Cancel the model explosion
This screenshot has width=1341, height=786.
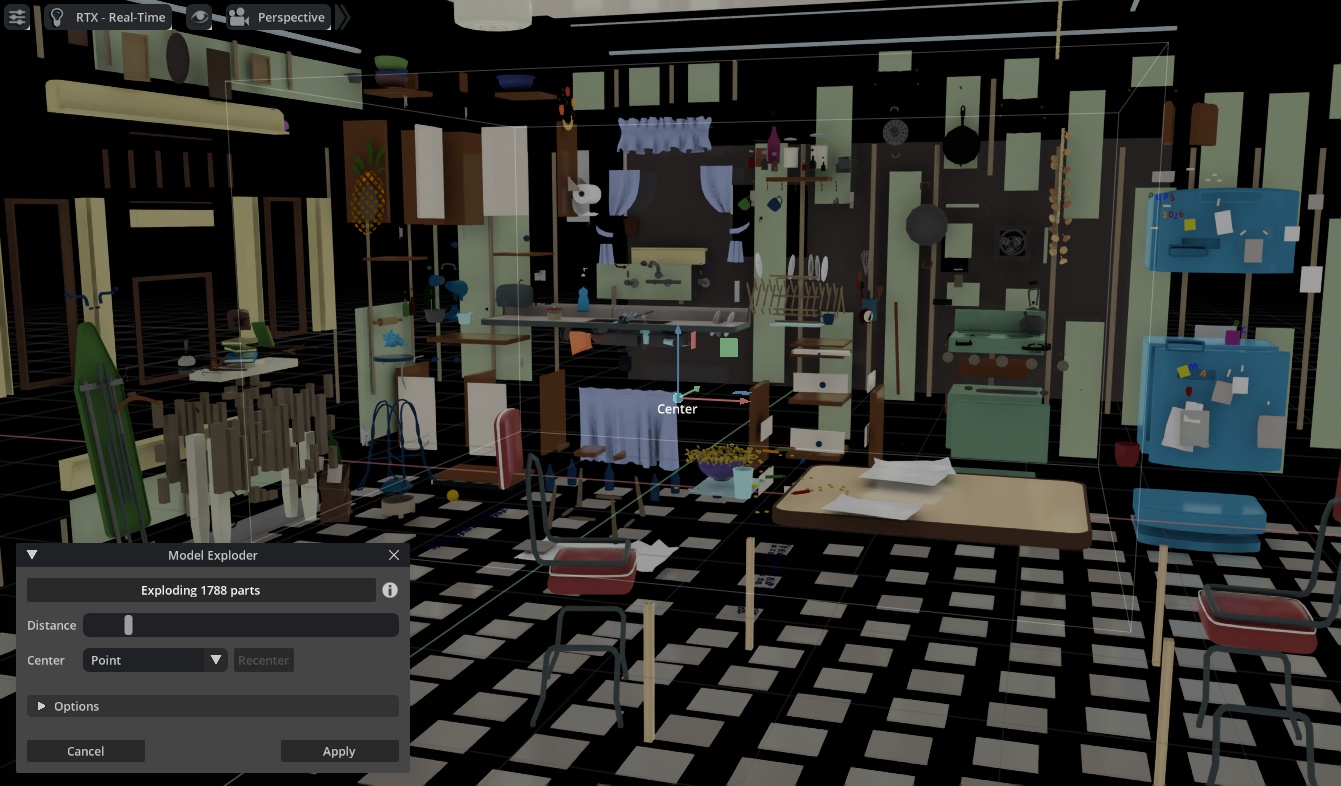(86, 751)
